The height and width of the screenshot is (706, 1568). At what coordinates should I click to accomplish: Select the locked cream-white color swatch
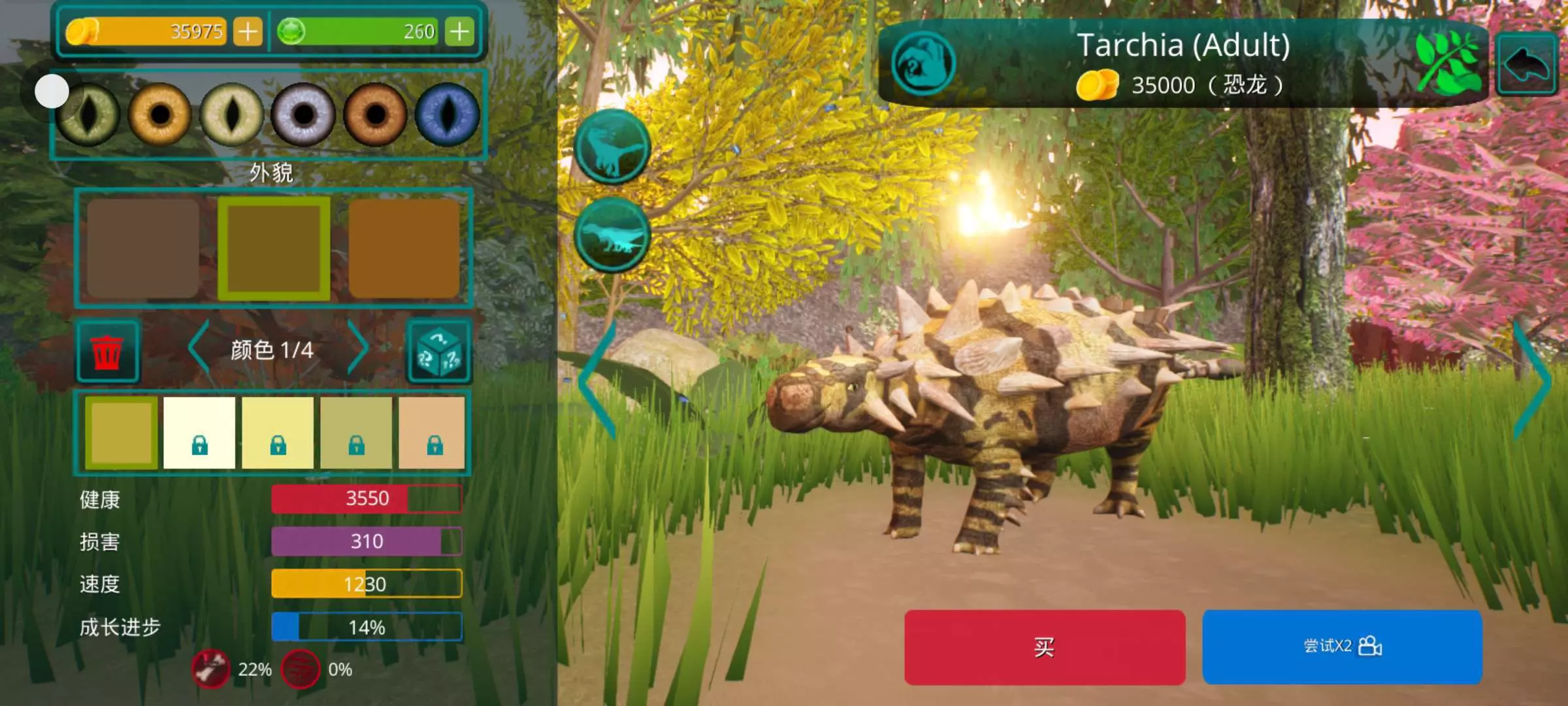pos(199,433)
